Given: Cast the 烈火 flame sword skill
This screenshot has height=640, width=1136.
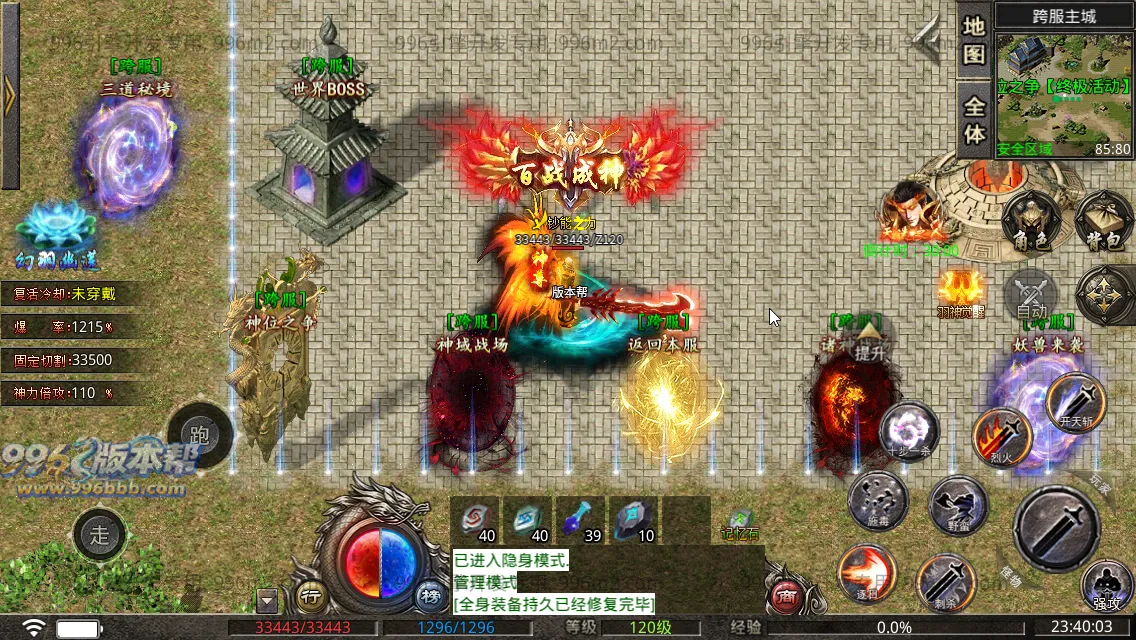Looking at the screenshot, I should tap(1001, 436).
